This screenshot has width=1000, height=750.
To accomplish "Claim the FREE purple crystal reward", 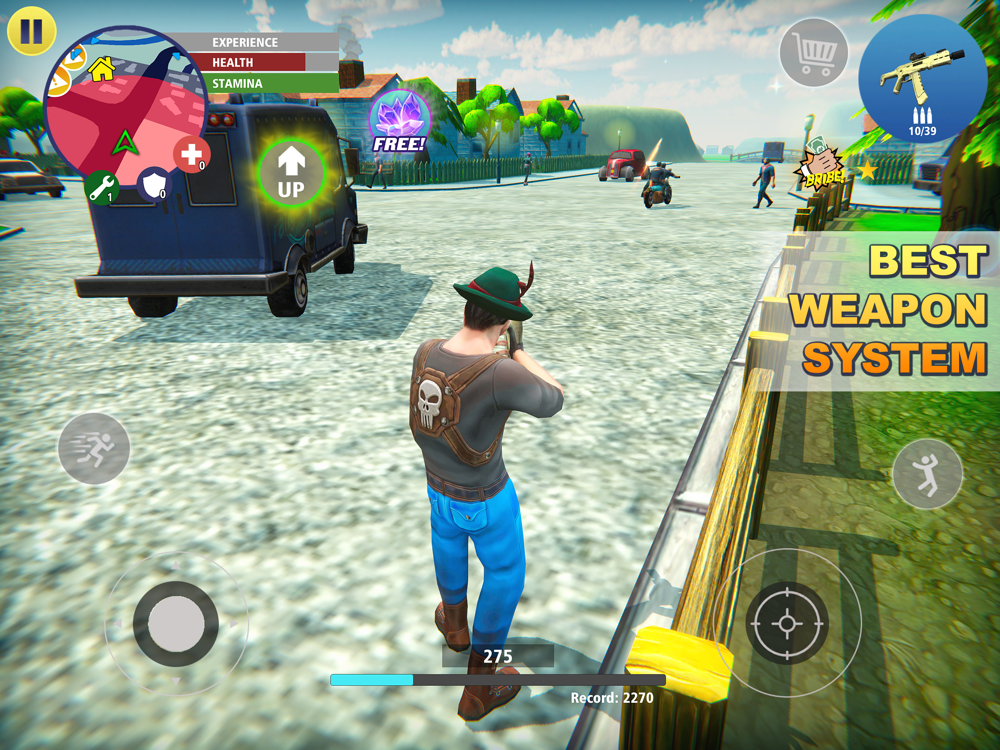I will (399, 122).
